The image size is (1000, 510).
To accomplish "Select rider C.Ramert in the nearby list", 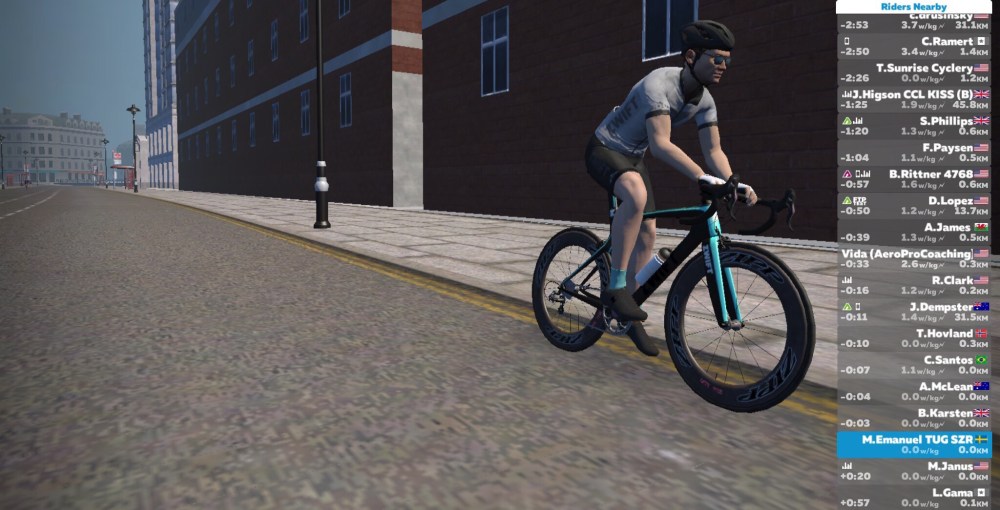I will (x=915, y=46).
